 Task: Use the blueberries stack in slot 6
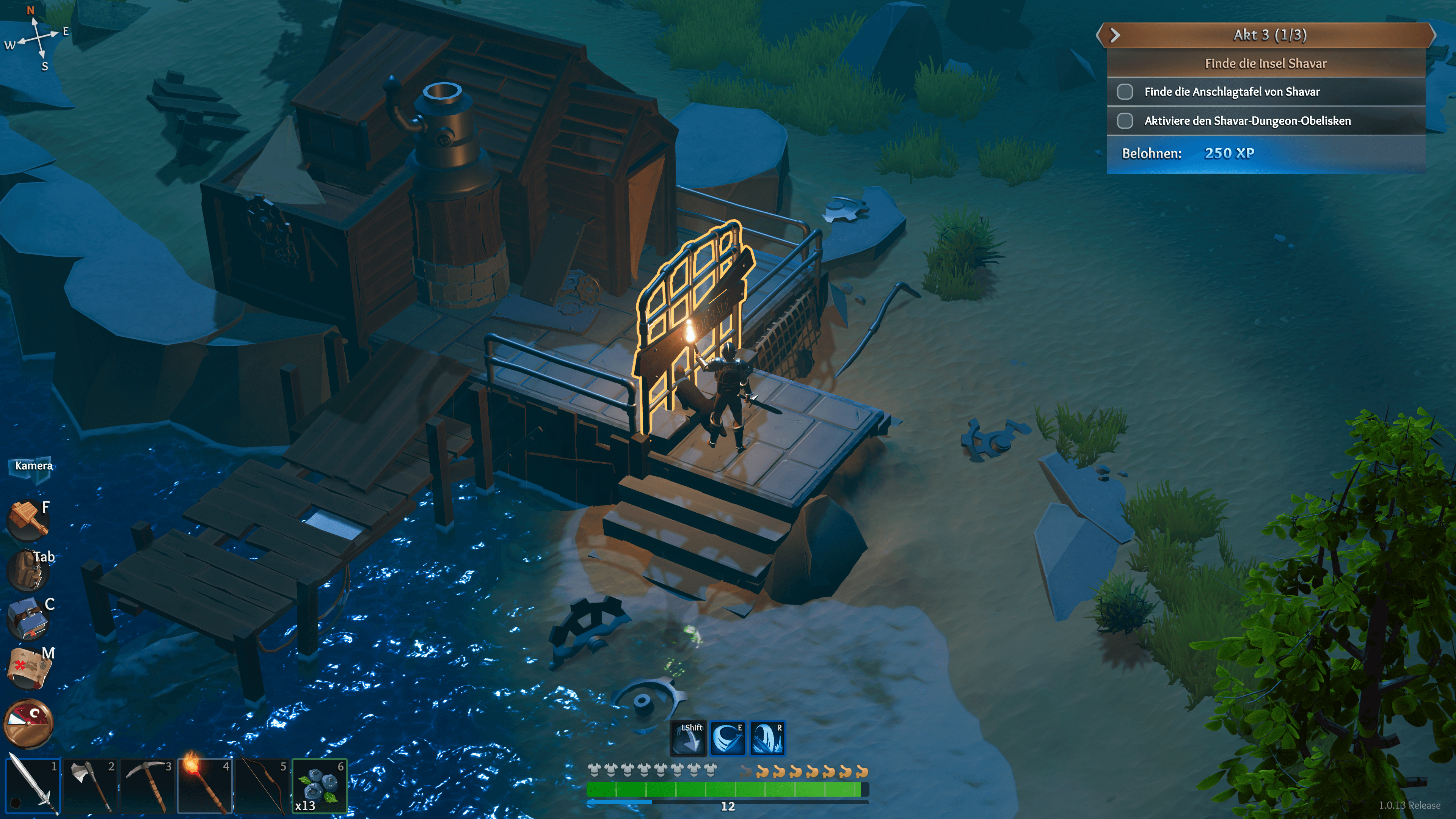pyautogui.click(x=319, y=786)
